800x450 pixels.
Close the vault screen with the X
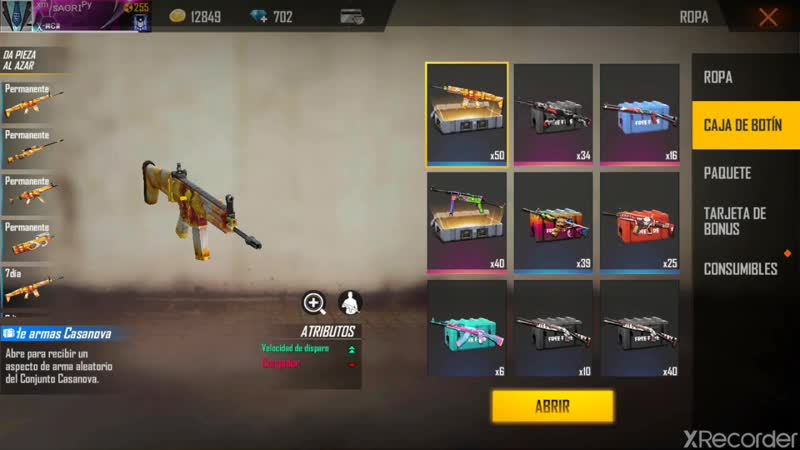pos(768,17)
